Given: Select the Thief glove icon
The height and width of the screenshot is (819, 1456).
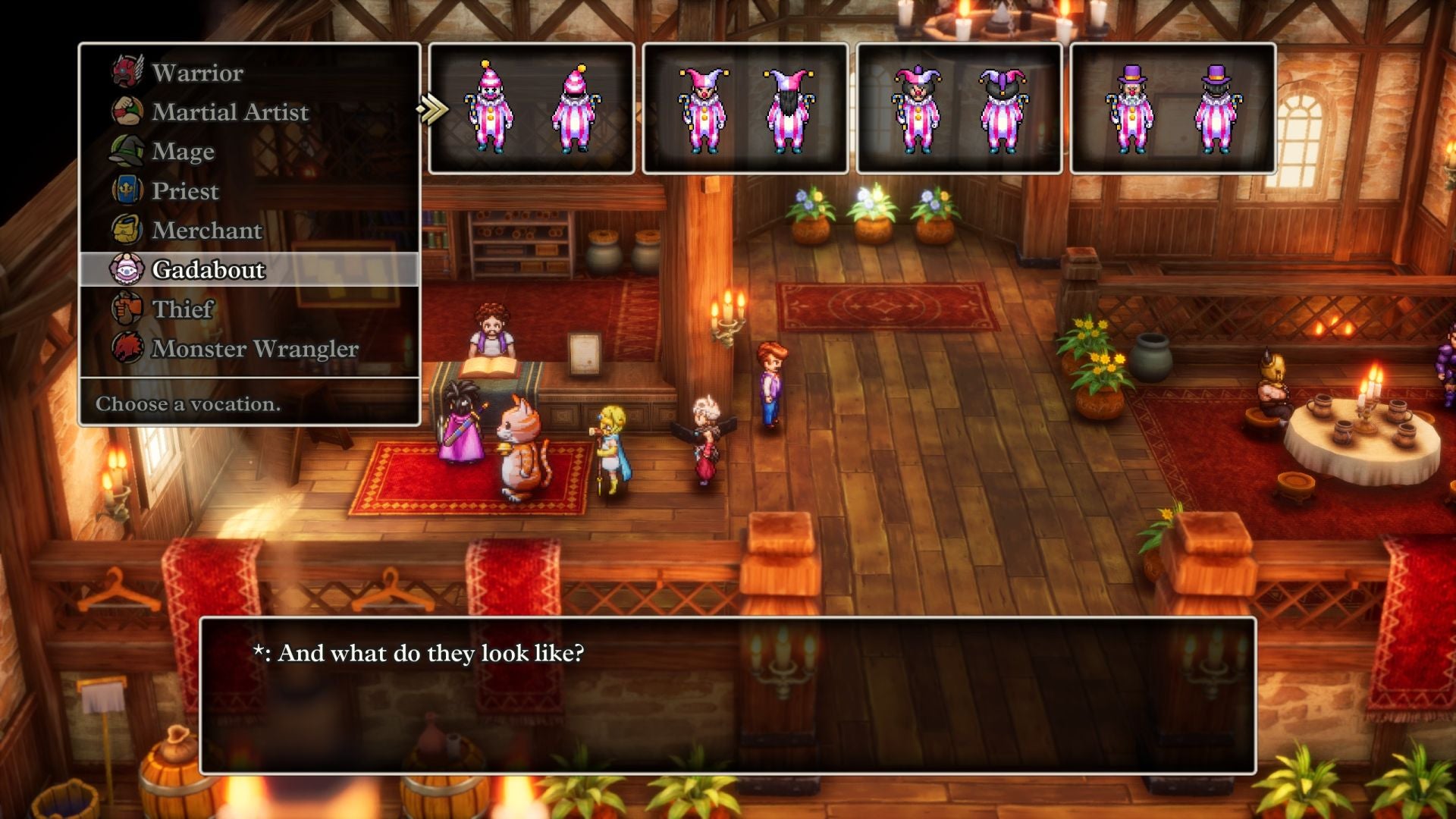Looking at the screenshot, I should pyautogui.click(x=127, y=308).
